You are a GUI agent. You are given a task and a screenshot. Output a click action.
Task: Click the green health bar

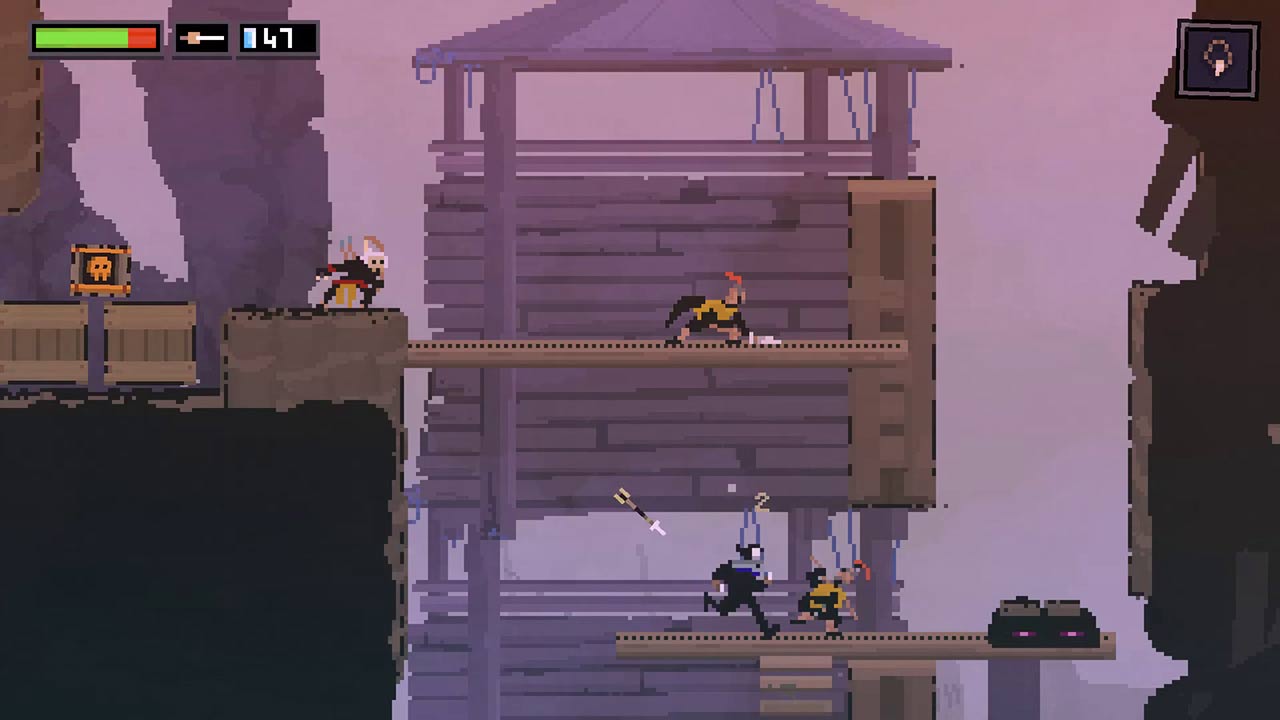(x=80, y=38)
